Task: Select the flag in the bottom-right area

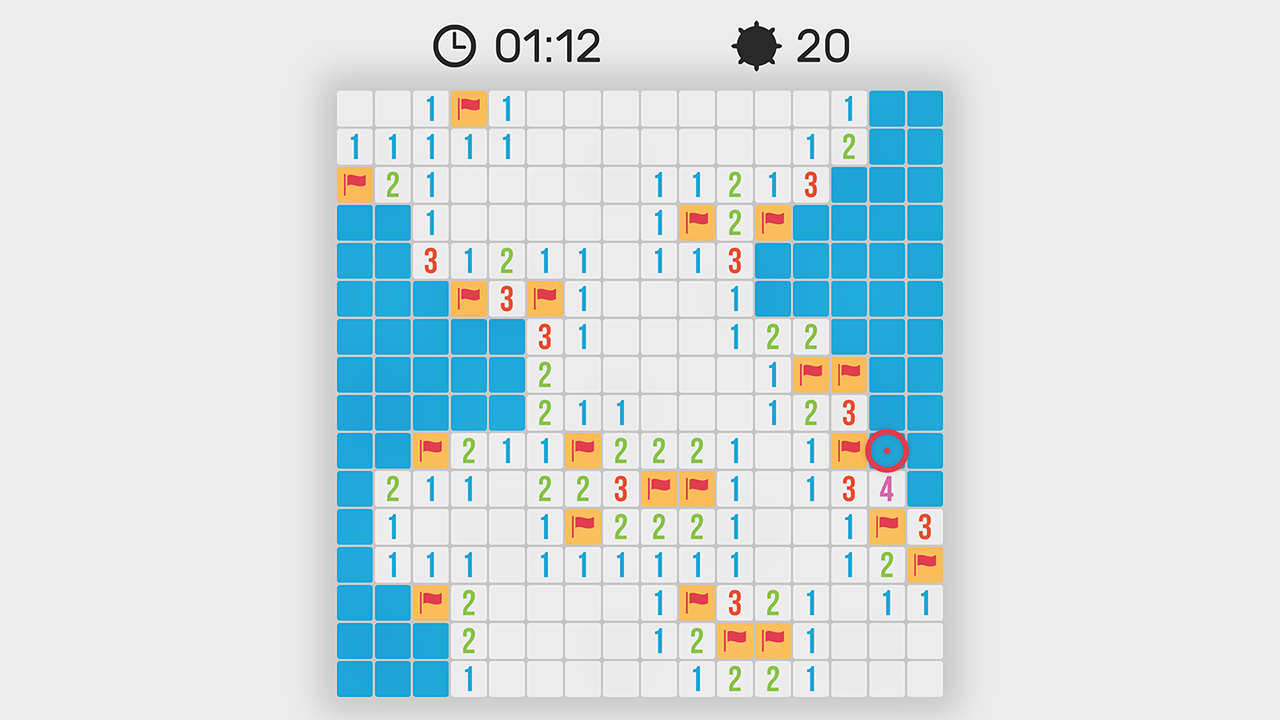Action: [924, 565]
